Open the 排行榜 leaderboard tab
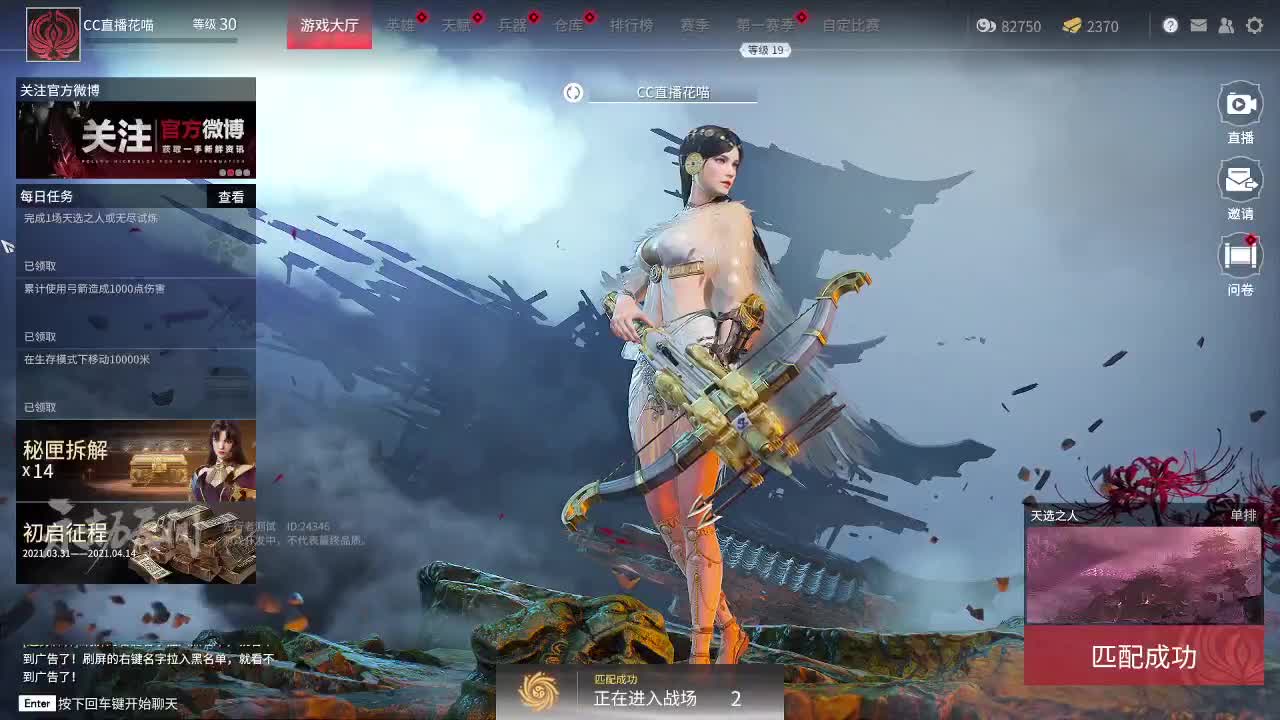1280x720 pixels. (632, 26)
